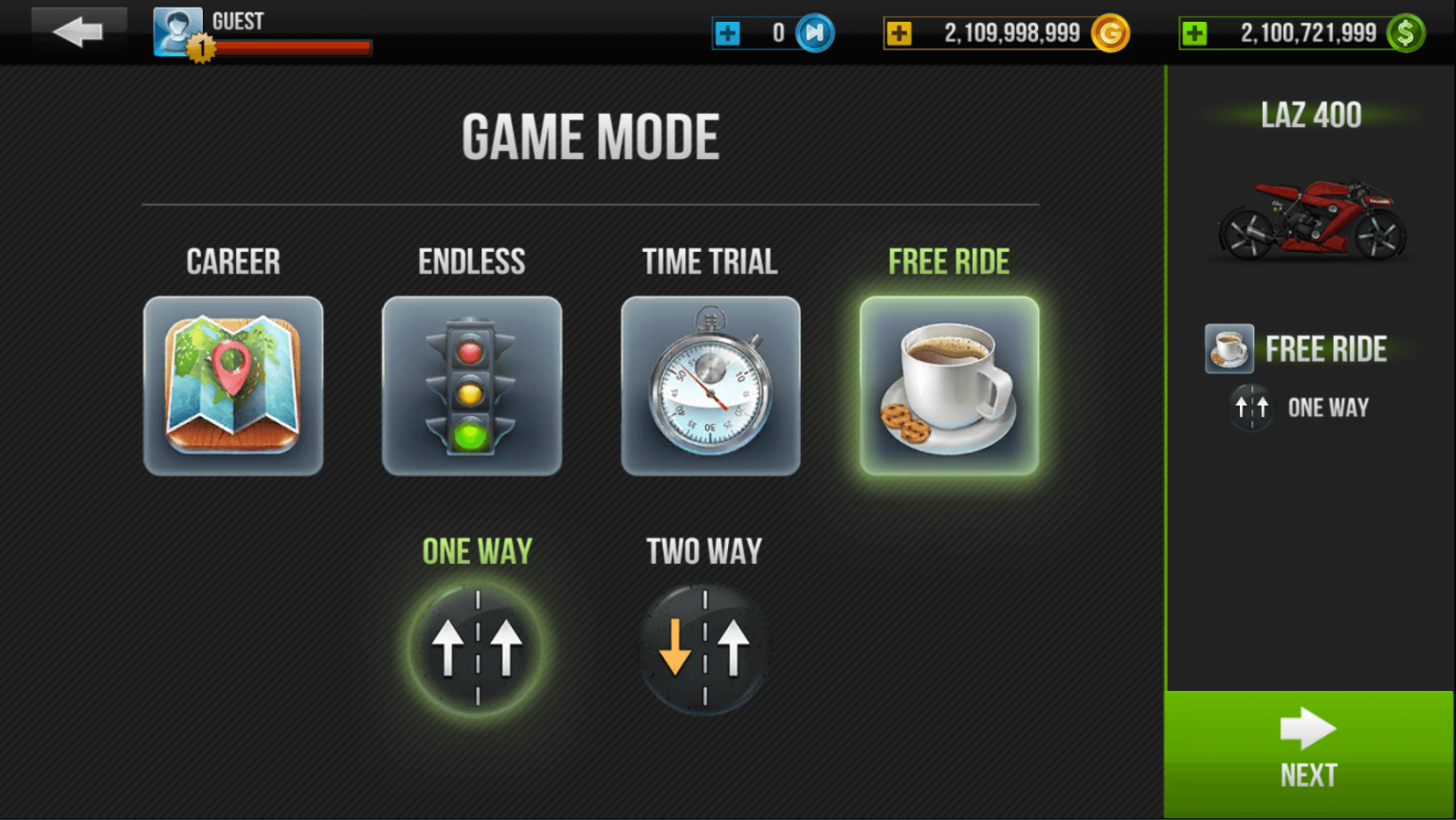1456x820 pixels.
Task: Click the blue plus next to the zero balance
Action: pos(728,32)
